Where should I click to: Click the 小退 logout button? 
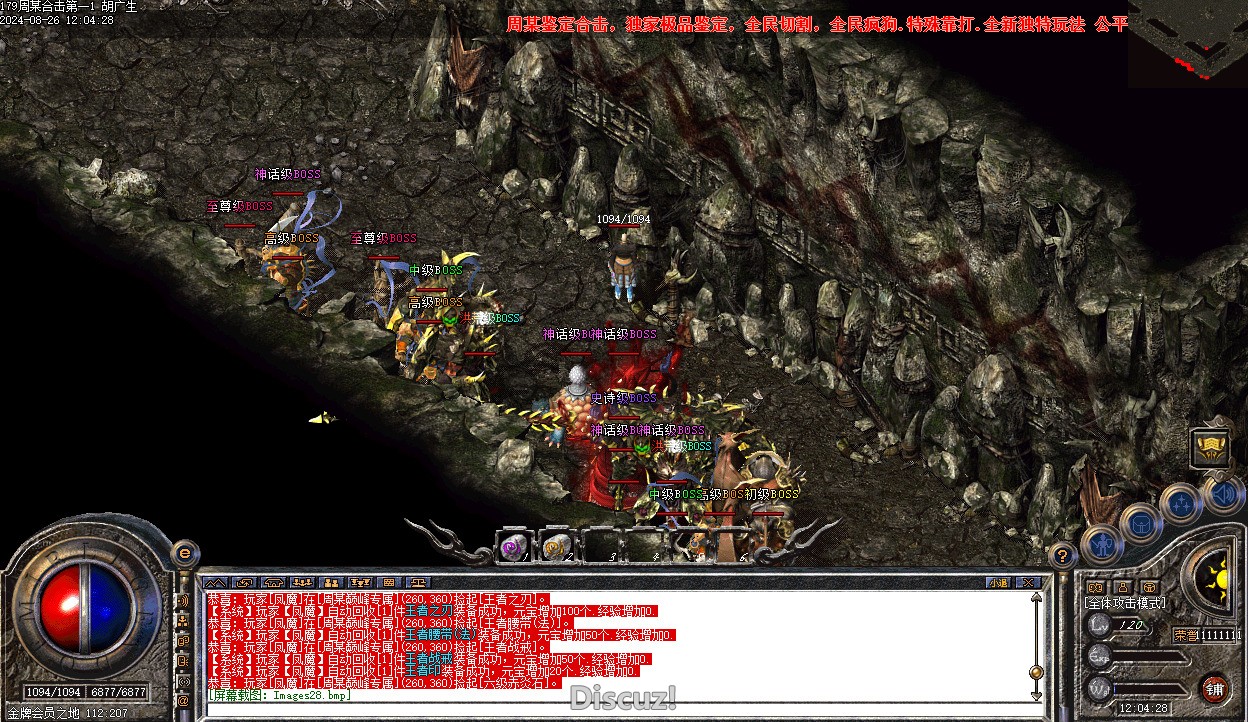tap(998, 582)
